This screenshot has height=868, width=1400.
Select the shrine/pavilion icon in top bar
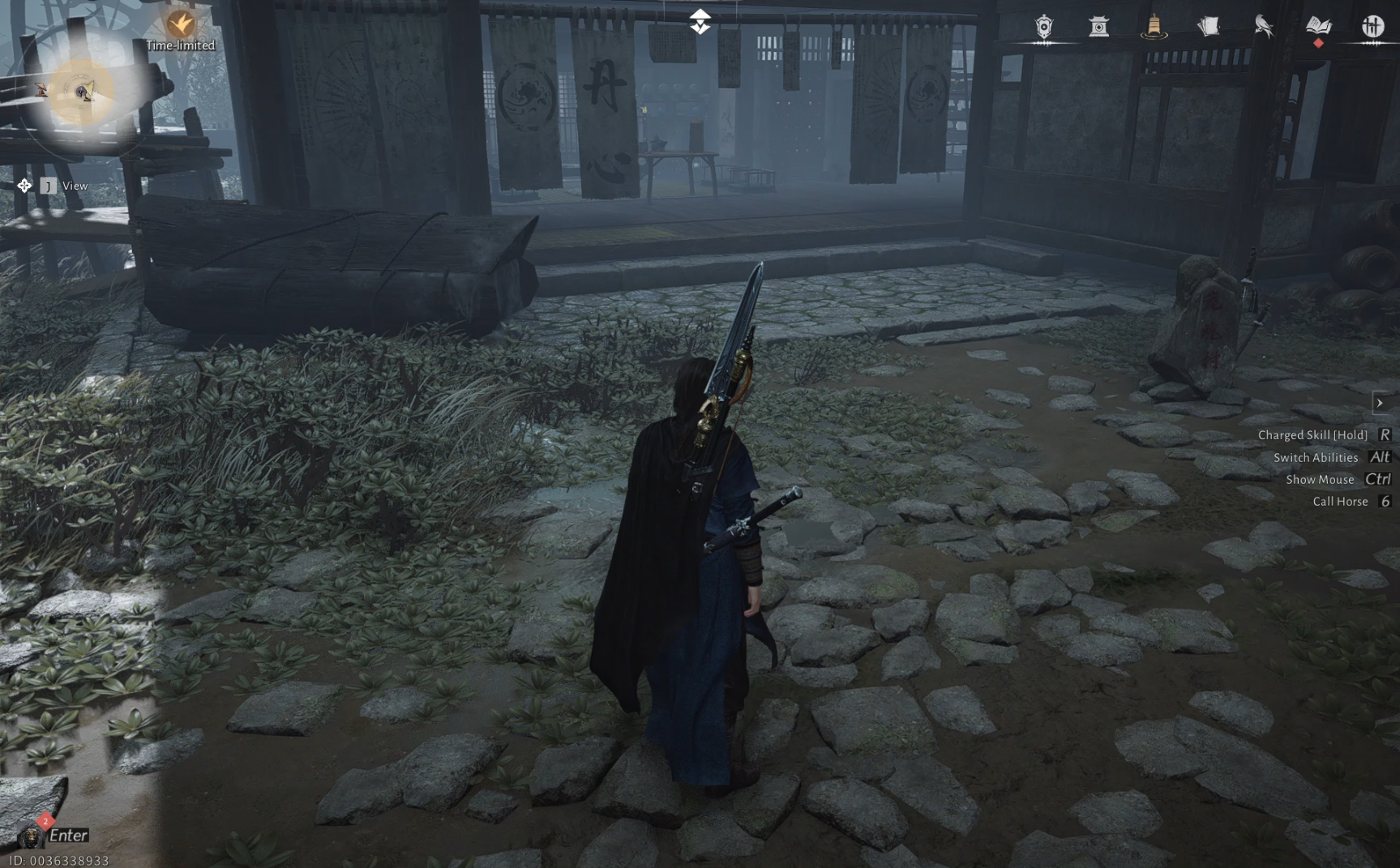pyautogui.click(x=1100, y=25)
